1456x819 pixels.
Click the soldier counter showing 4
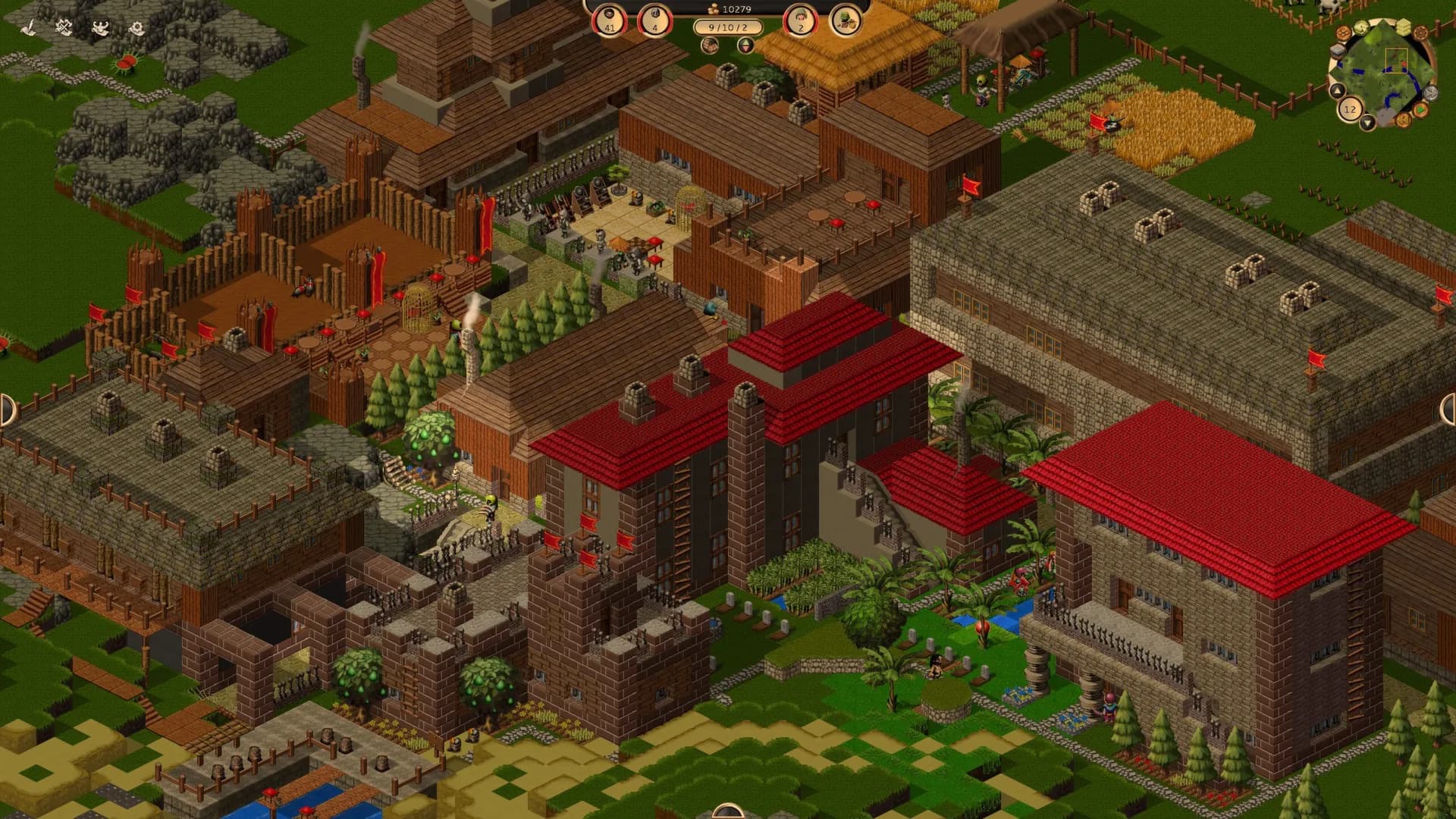(654, 21)
